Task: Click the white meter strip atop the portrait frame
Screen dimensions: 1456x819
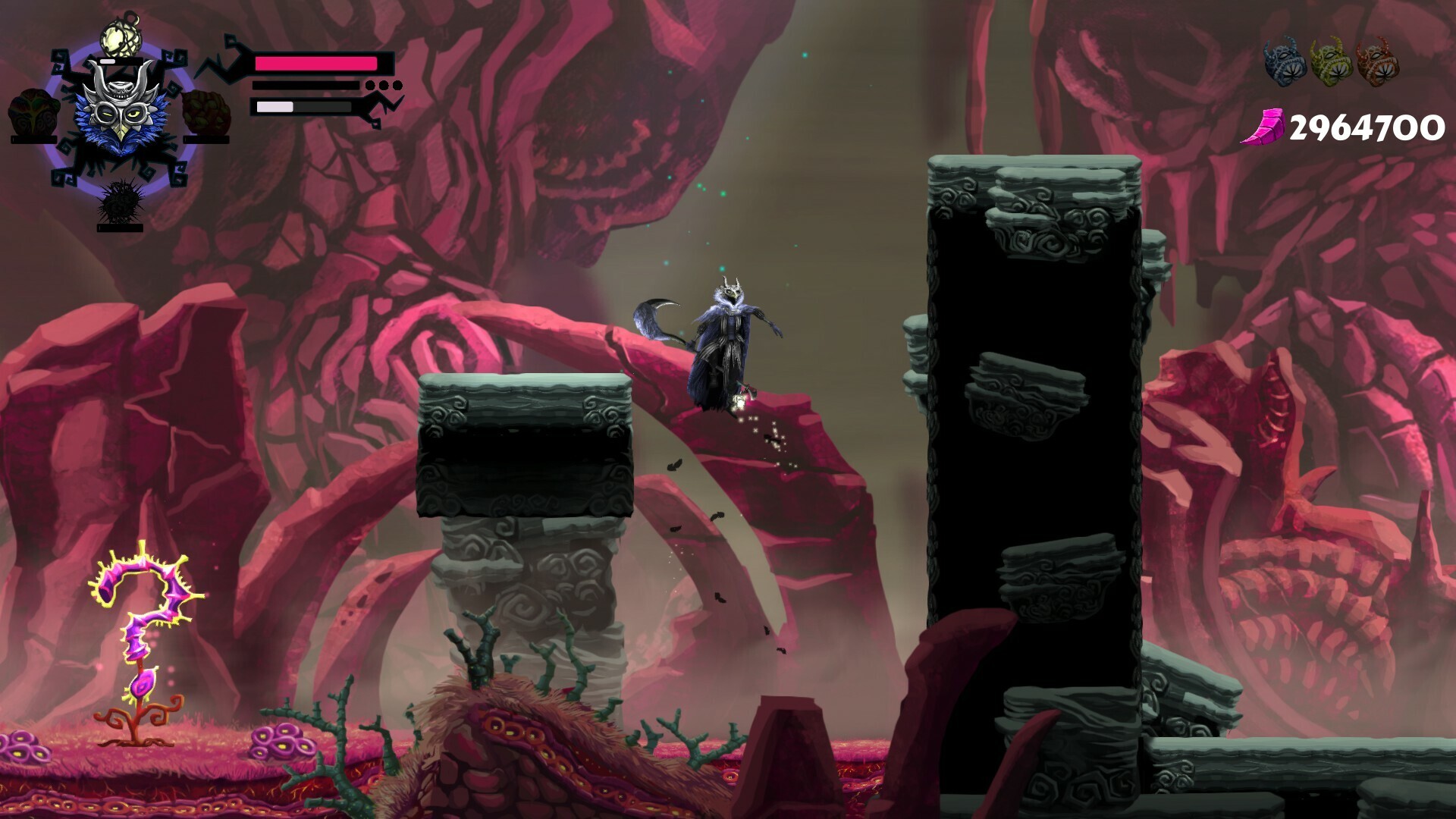Action: click(107, 60)
